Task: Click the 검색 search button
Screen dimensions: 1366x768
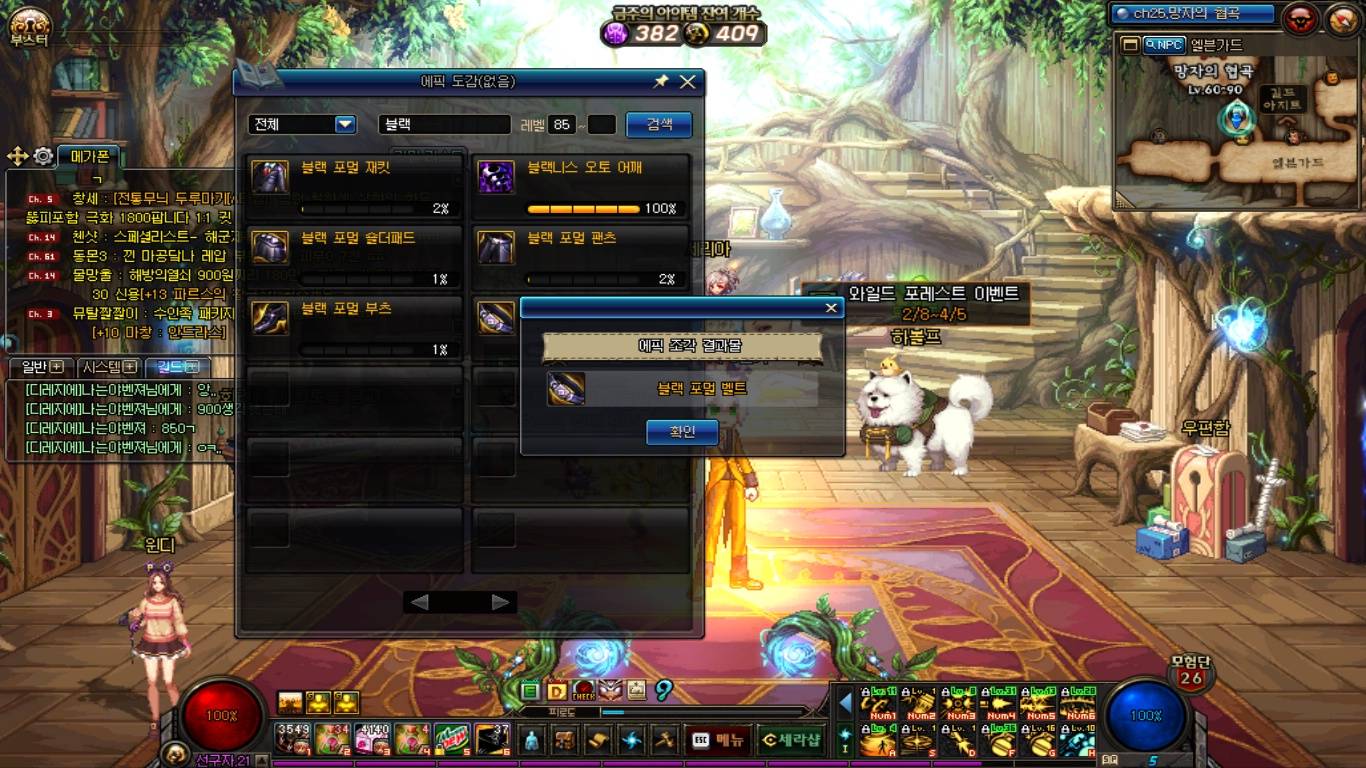Action: [x=659, y=124]
